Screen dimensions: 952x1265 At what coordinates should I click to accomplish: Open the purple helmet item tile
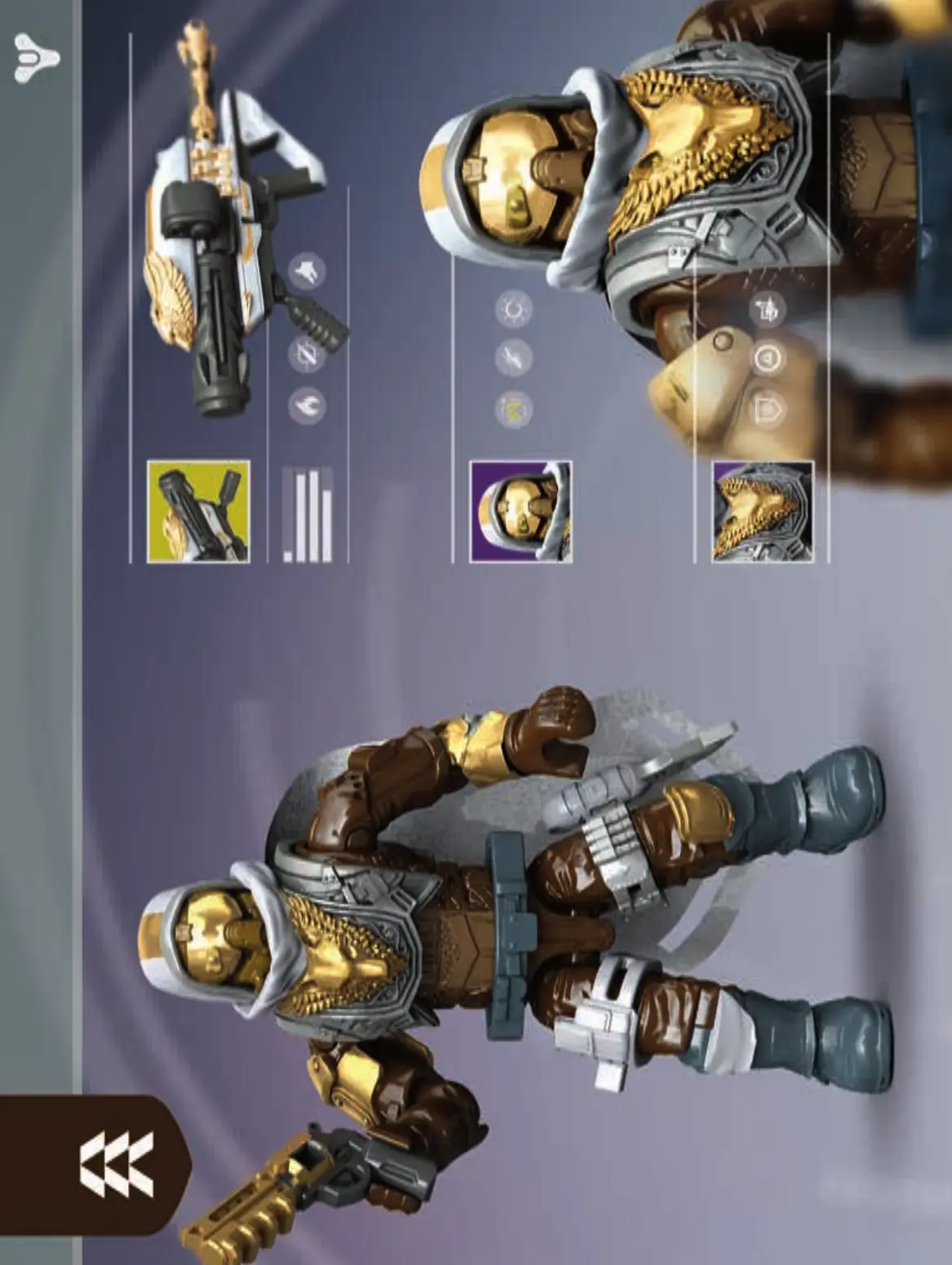click(520, 511)
